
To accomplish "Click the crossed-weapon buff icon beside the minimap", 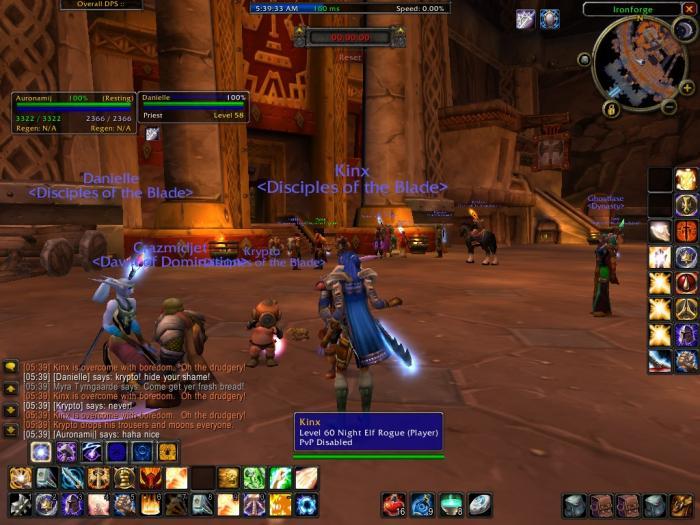I will pyautogui.click(x=525, y=19).
